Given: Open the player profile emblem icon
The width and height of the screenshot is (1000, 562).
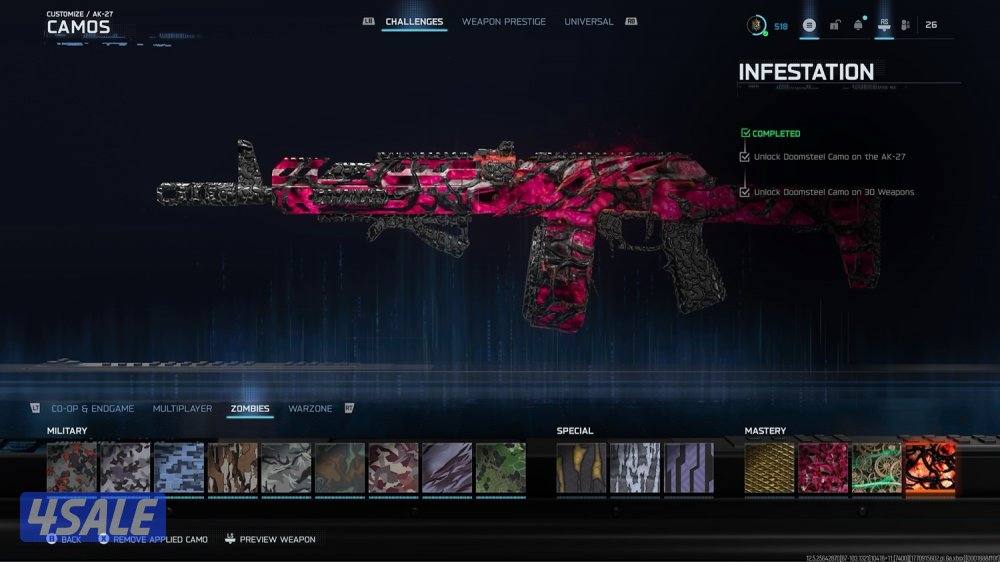Looking at the screenshot, I should [757, 25].
